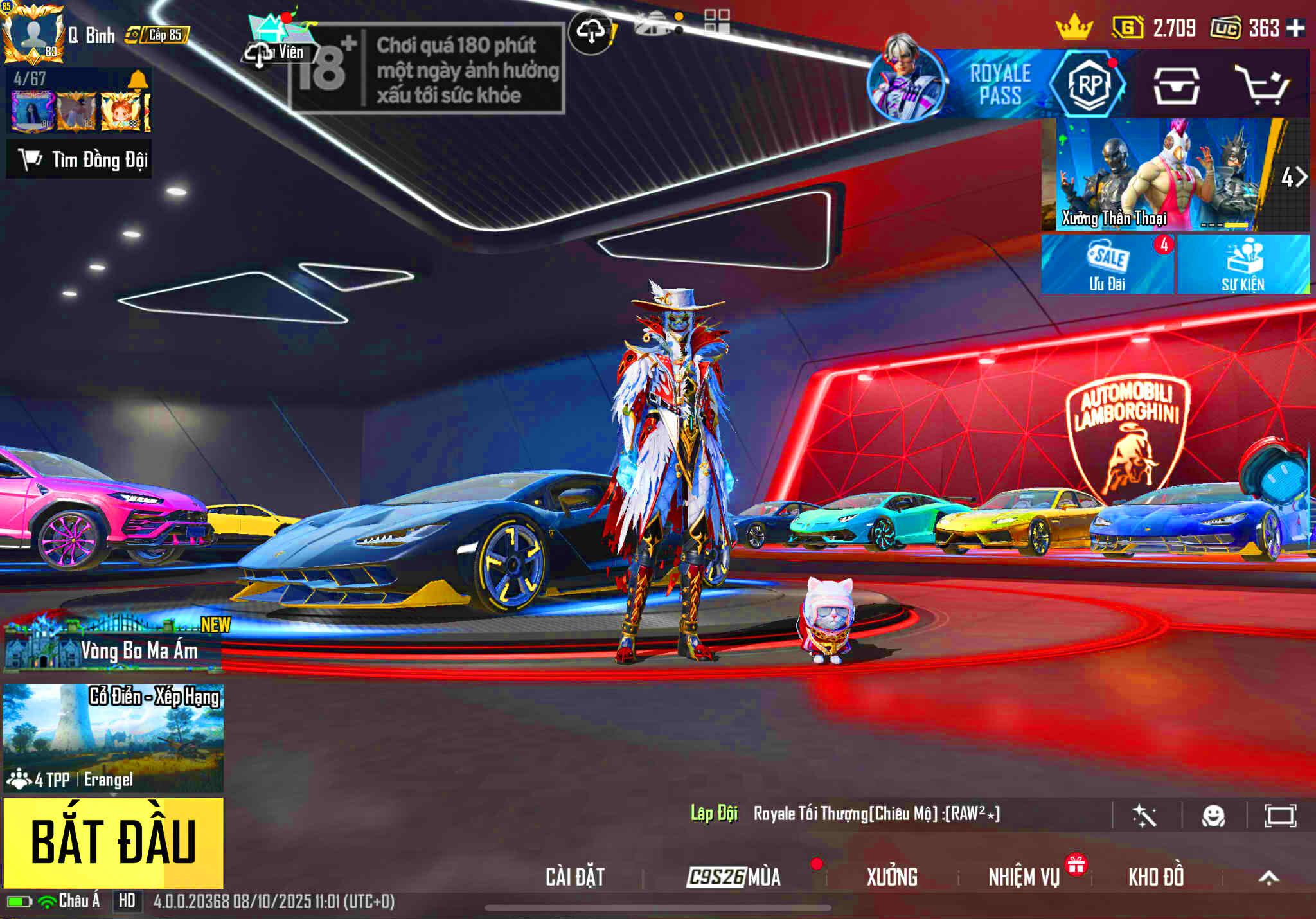The width and height of the screenshot is (1316, 919).
Task: Open the emote smiley face icon
Action: click(1213, 816)
